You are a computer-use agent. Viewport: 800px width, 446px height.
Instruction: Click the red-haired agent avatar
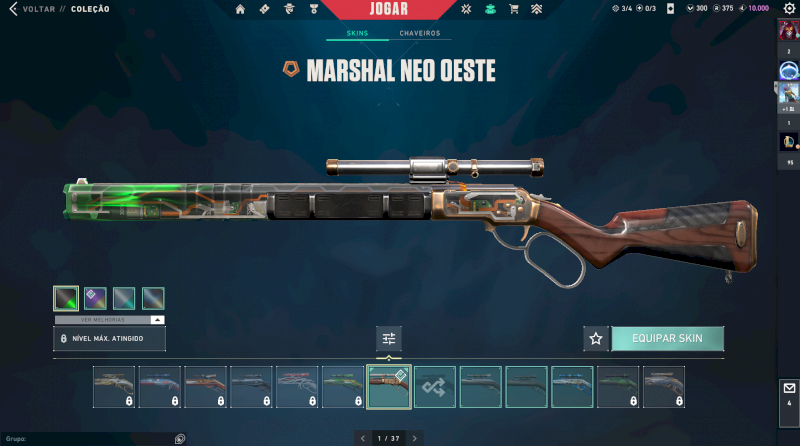[x=789, y=30]
